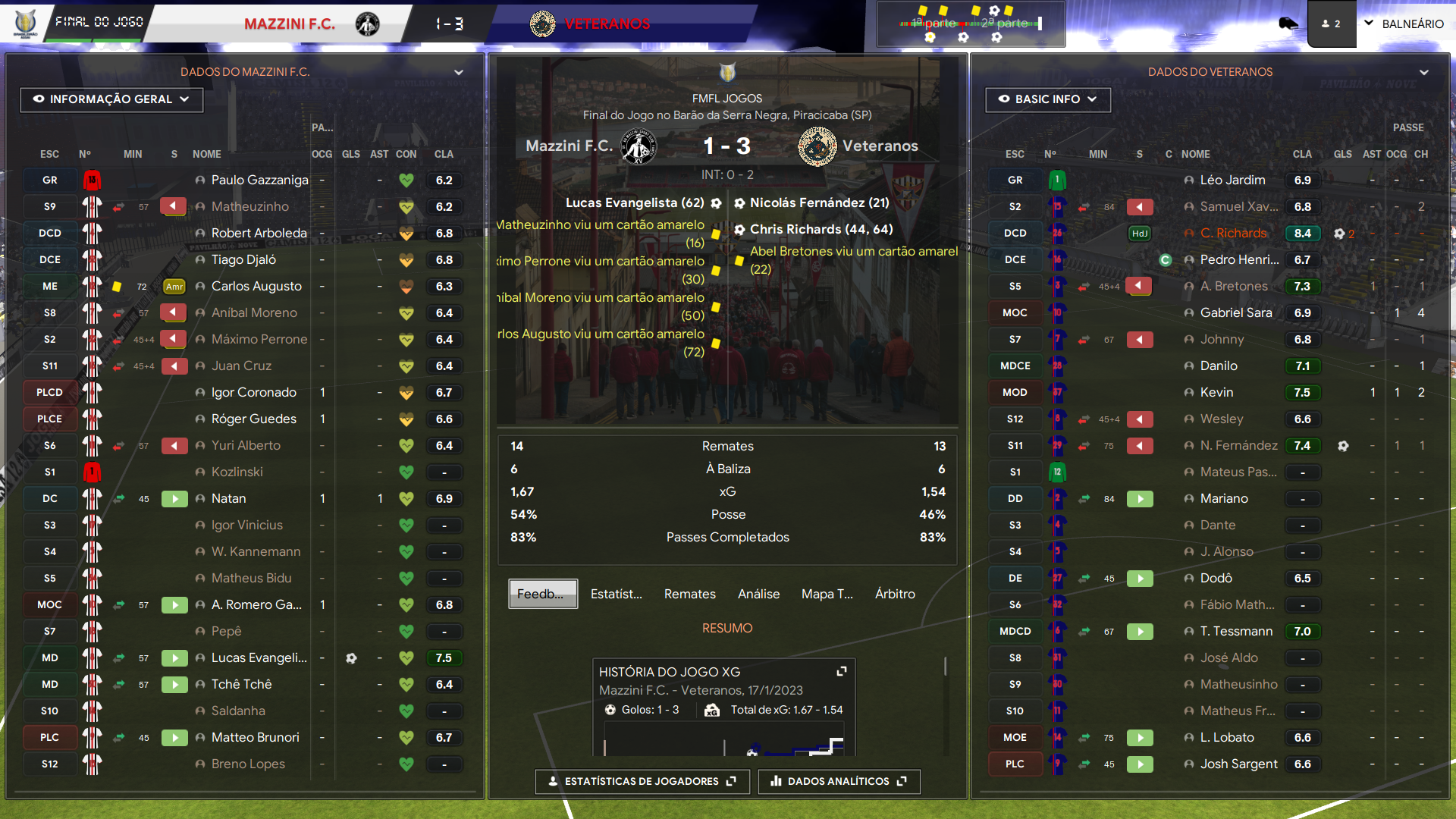Open Dados Analíticos
Screen dimensions: 1456x819
pyautogui.click(x=839, y=781)
